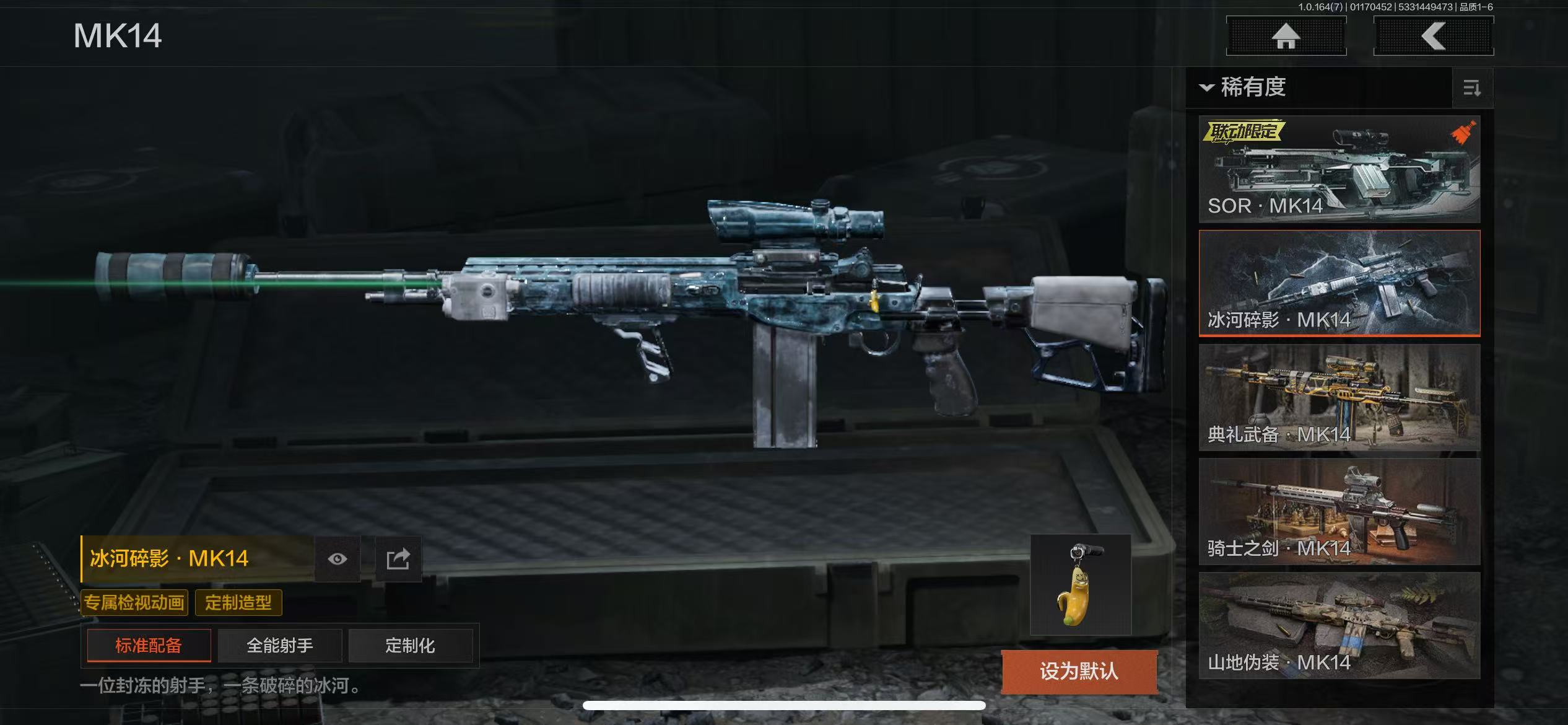Image resolution: width=1568 pixels, height=725 pixels.
Task: Open the 稀有度 sort dropdown
Action: (1244, 87)
